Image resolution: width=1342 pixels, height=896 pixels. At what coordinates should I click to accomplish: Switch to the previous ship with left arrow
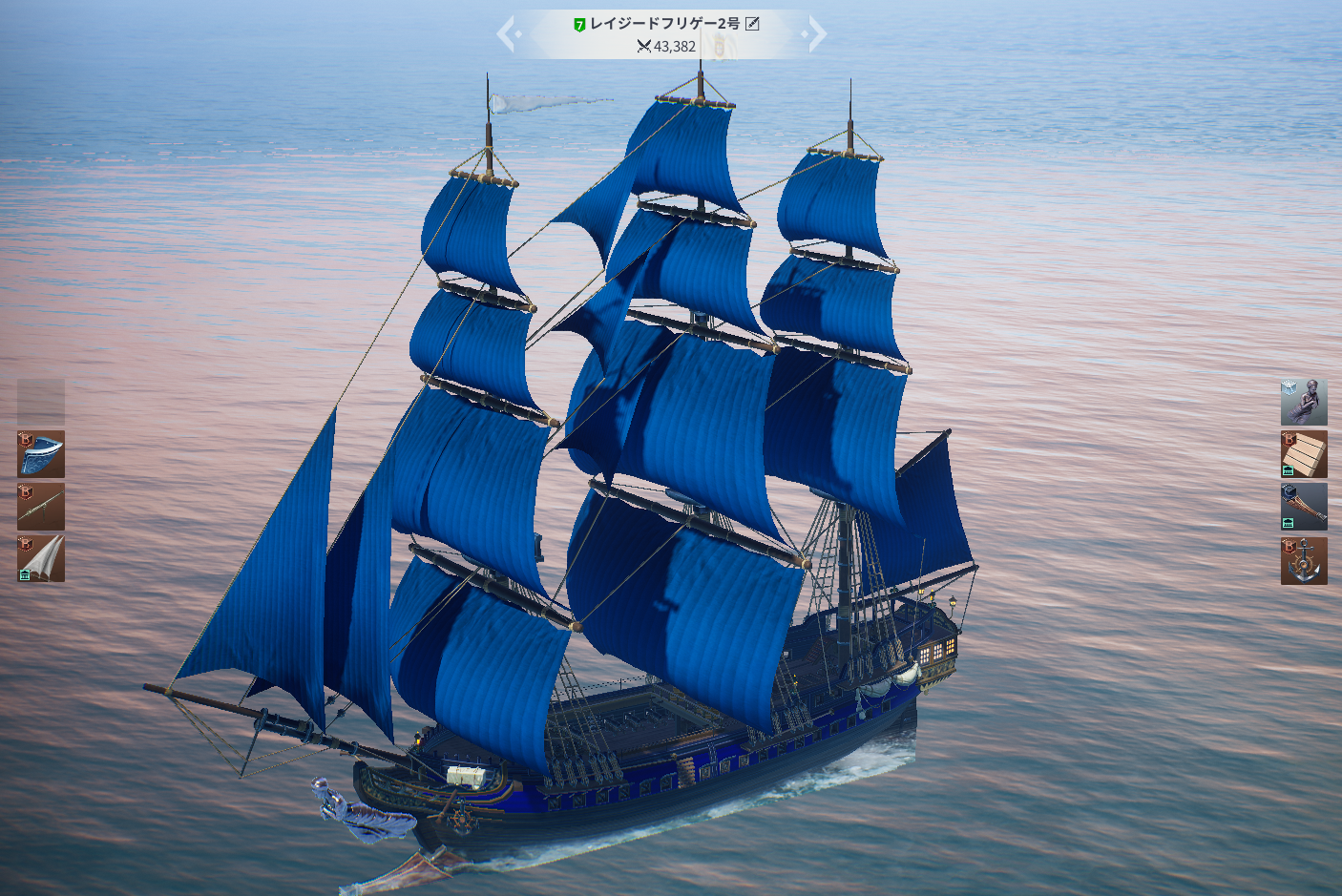coord(506,34)
